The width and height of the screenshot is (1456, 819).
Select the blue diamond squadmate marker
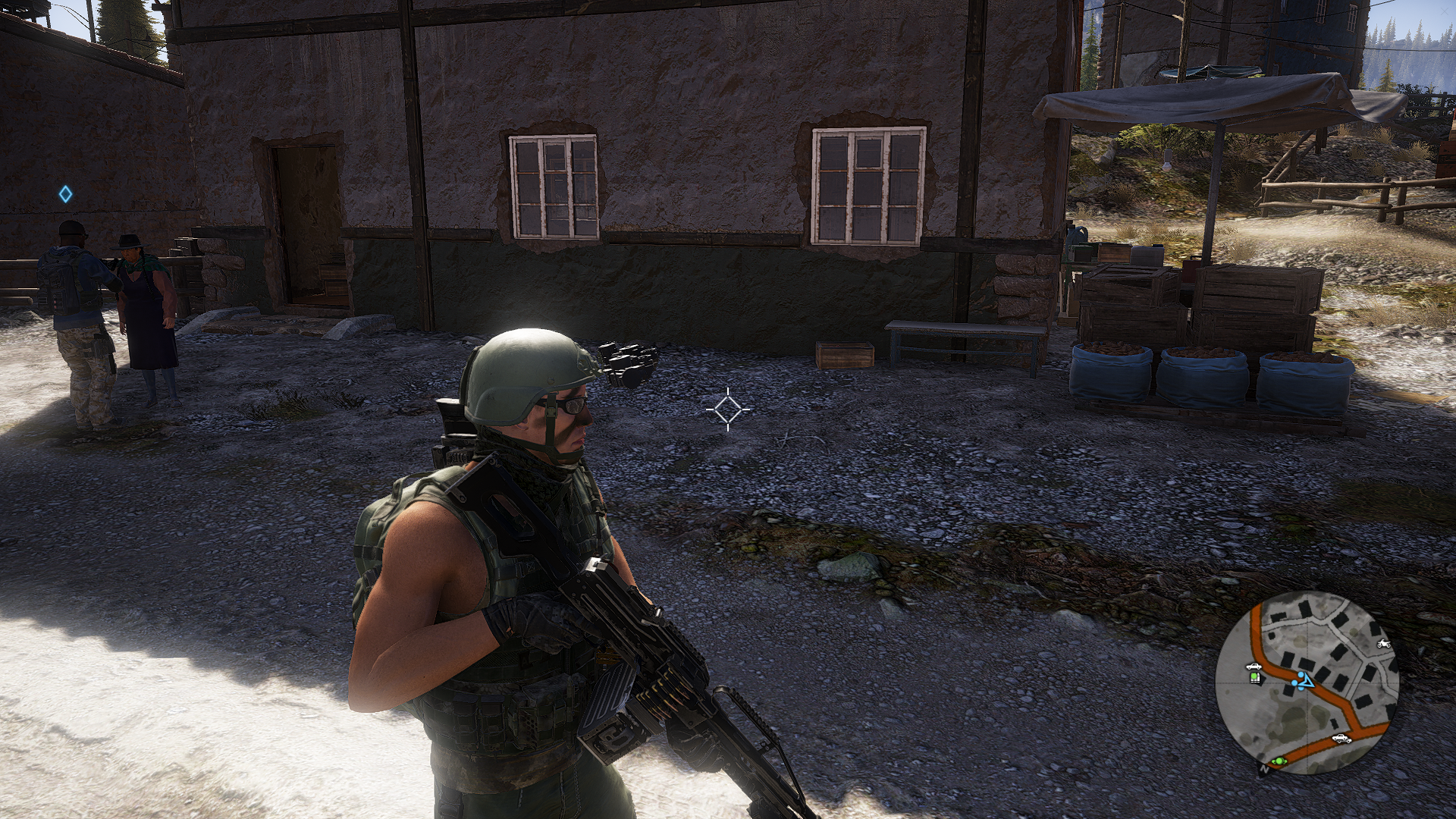point(66,194)
